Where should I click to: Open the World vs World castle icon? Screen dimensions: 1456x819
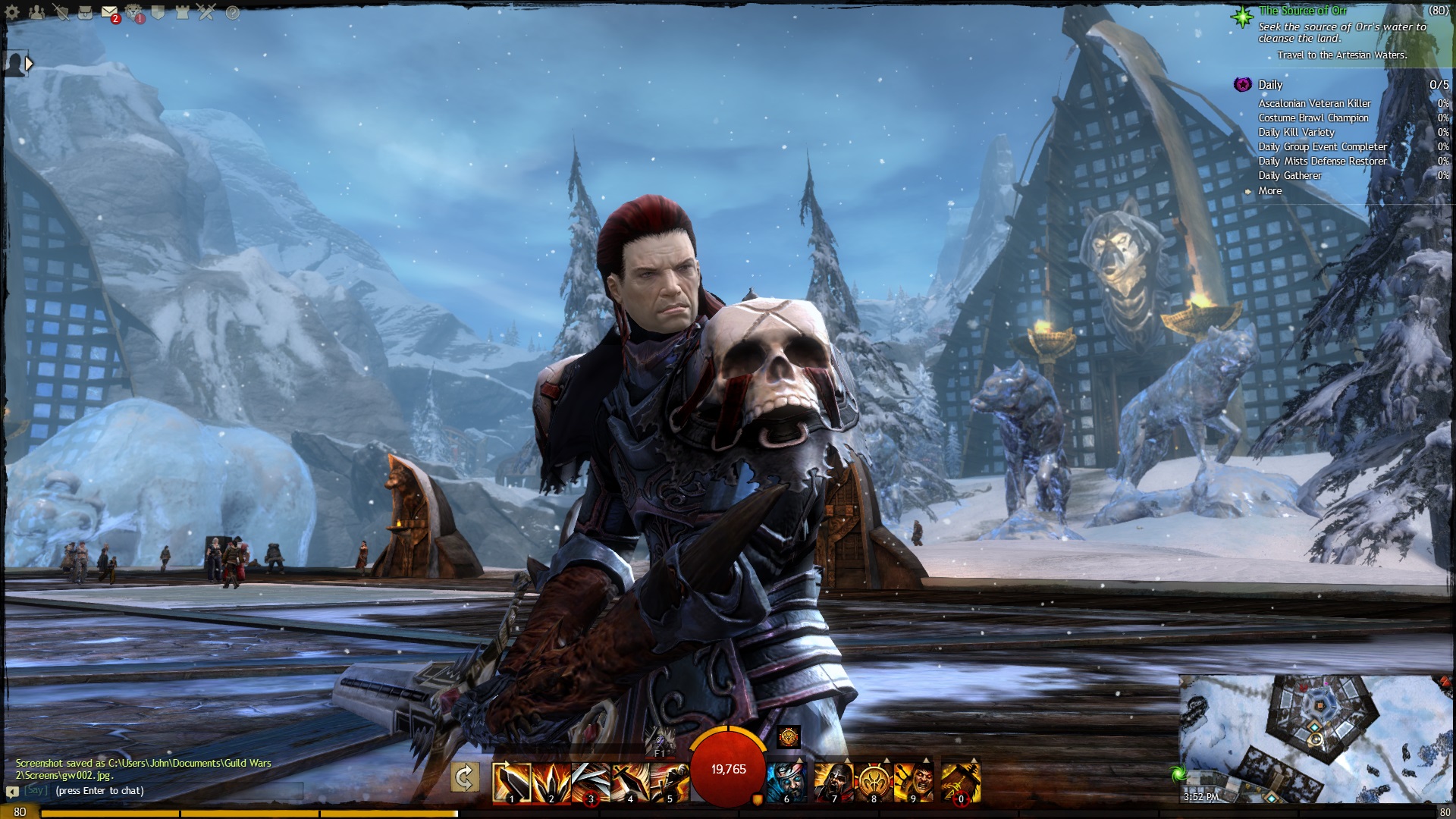coord(183,12)
